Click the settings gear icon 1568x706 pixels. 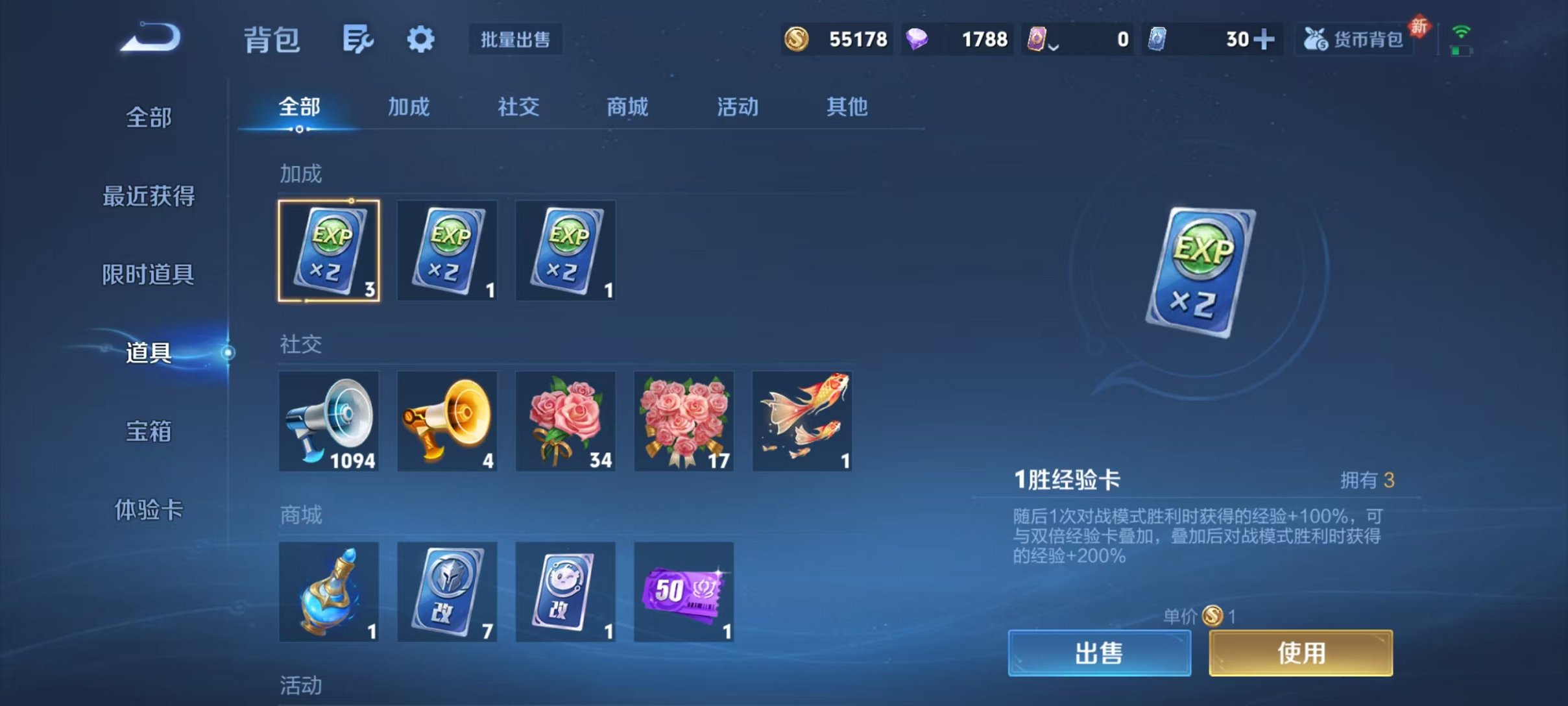click(x=421, y=39)
